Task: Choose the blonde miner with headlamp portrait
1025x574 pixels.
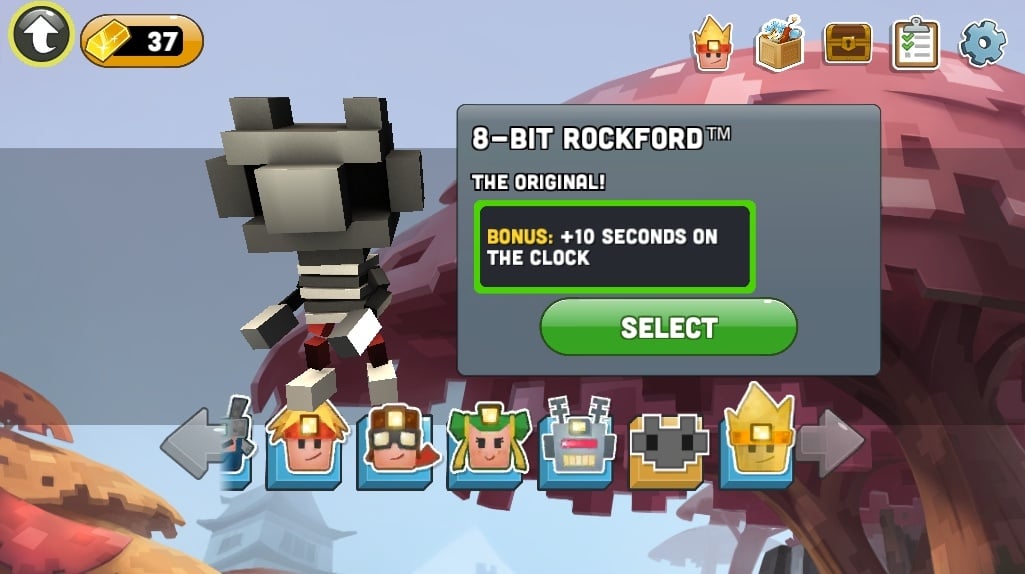Action: 305,446
